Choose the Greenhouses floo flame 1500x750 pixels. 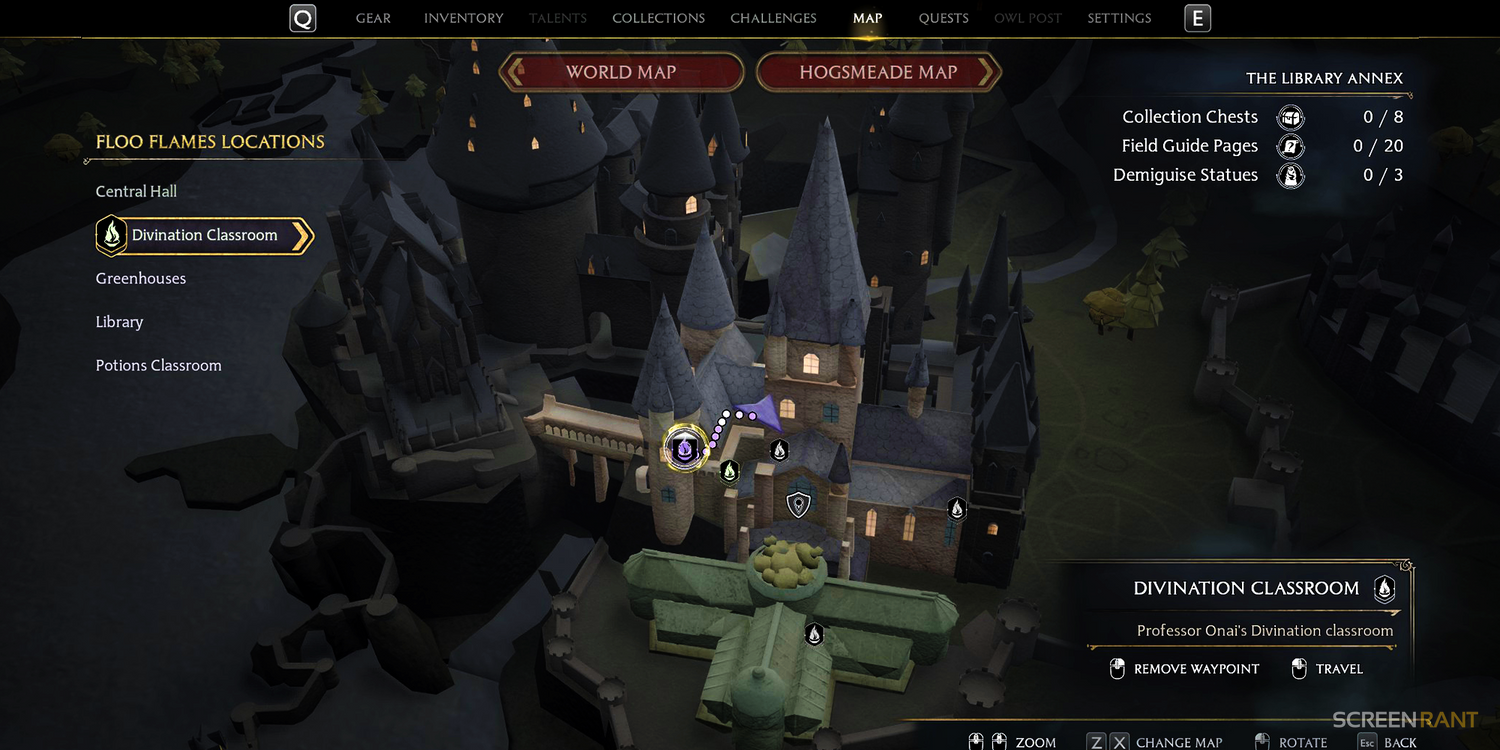click(141, 278)
